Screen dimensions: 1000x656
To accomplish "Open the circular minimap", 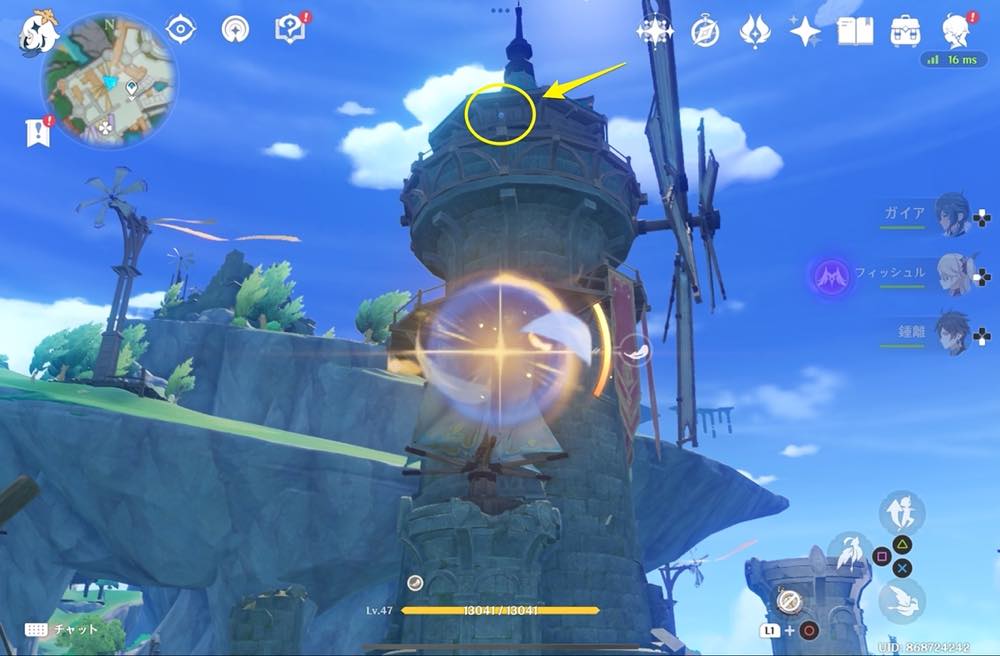I will coord(109,81).
